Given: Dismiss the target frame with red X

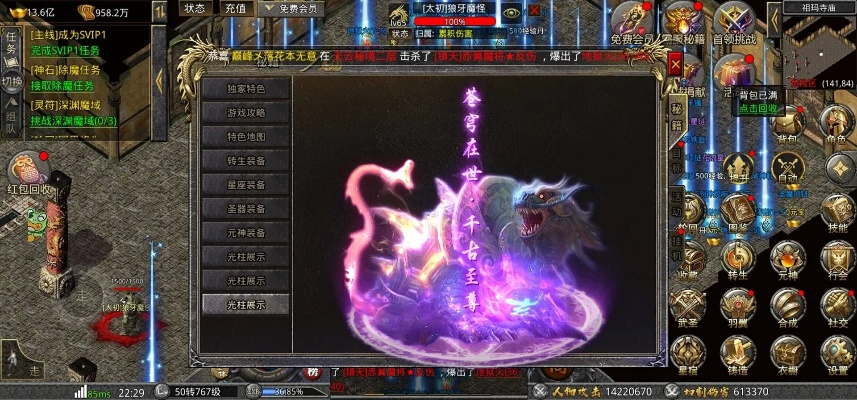Looking at the screenshot, I should [534, 11].
